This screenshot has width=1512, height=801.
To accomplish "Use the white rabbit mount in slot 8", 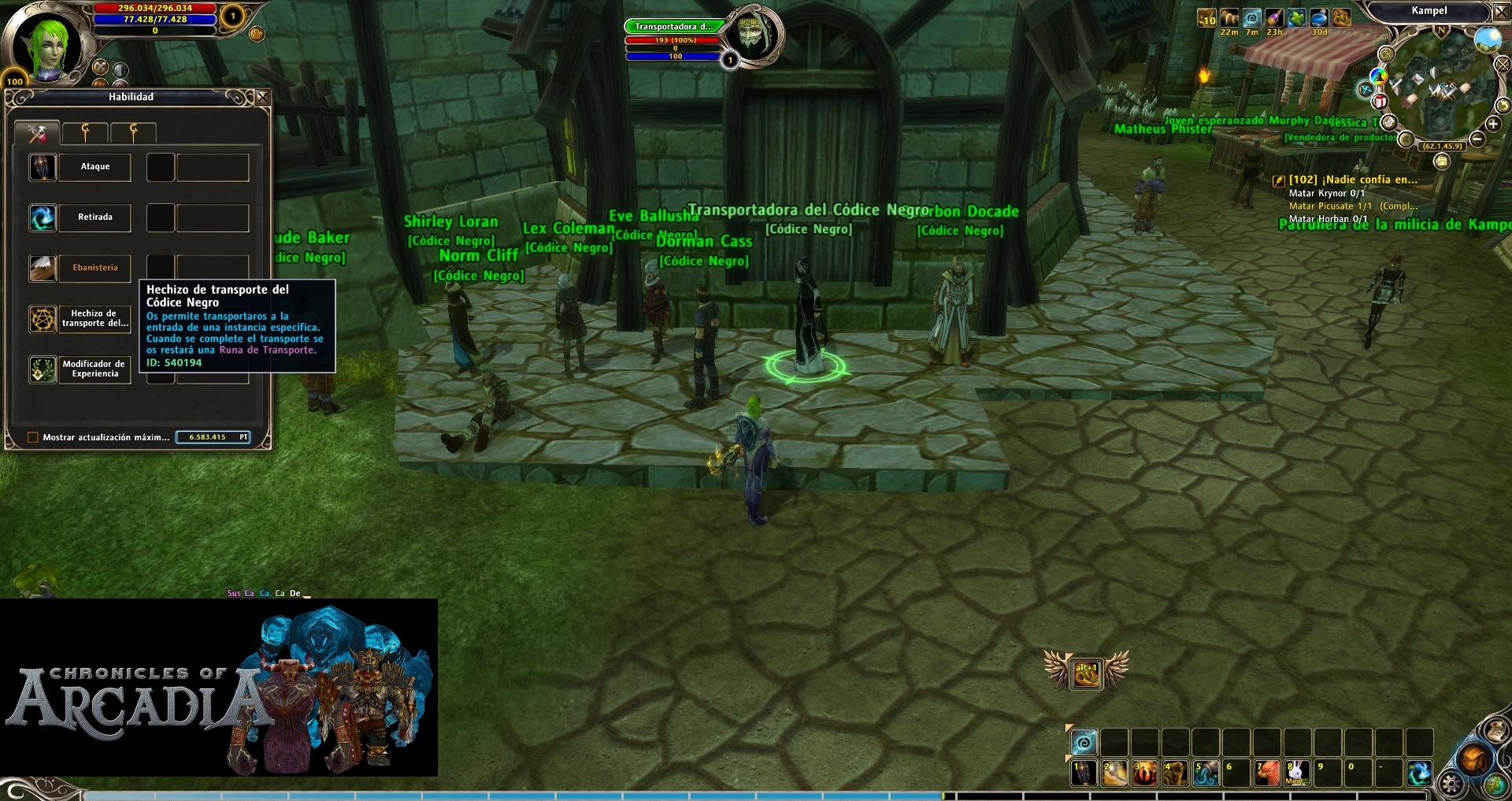I will (1297, 773).
